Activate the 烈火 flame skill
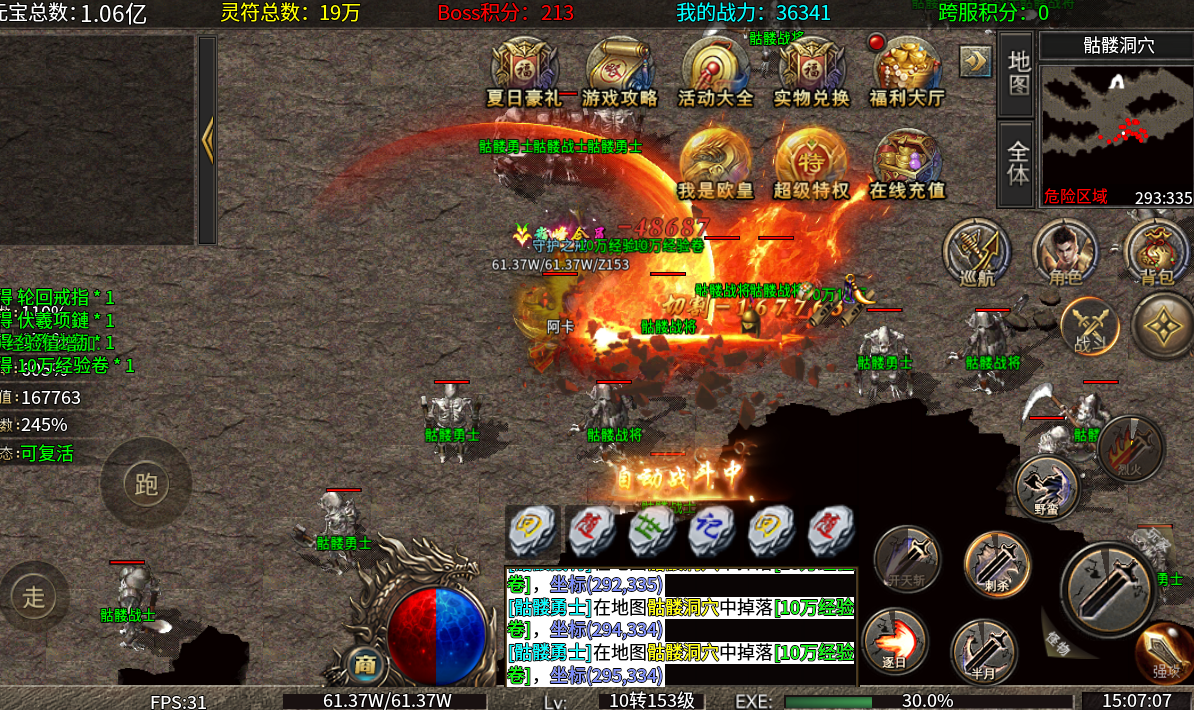1194x710 pixels. click(1130, 447)
